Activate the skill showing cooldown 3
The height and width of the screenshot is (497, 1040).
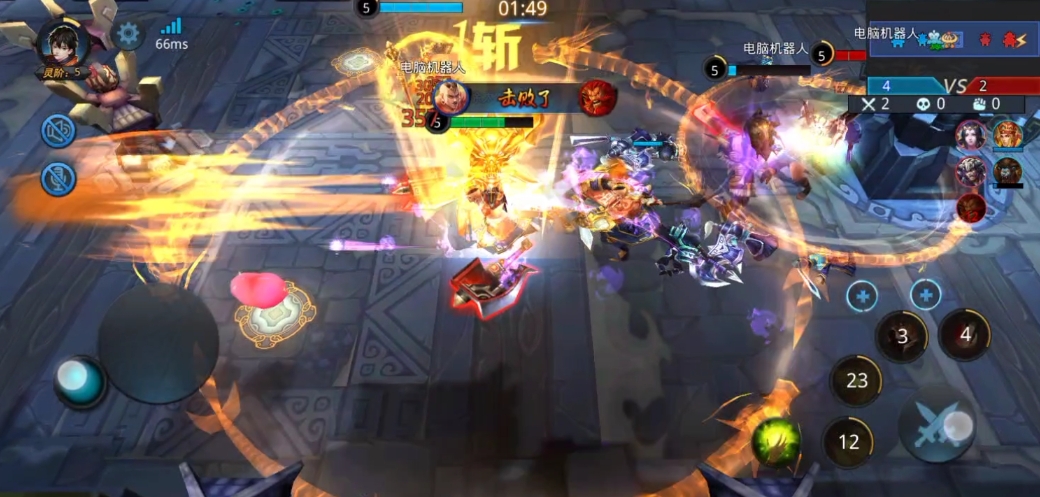tap(901, 336)
